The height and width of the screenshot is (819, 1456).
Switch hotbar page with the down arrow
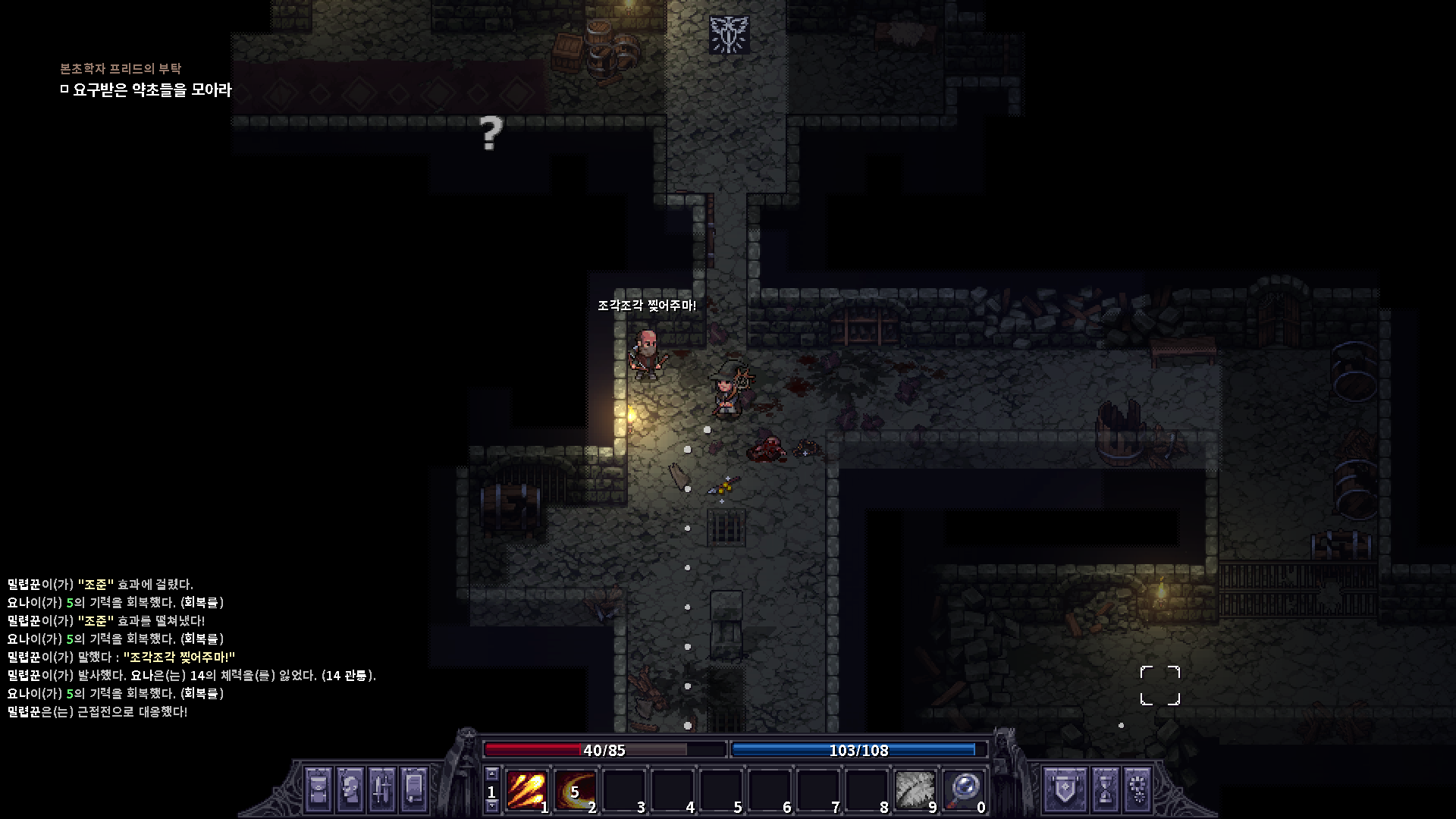click(492, 806)
